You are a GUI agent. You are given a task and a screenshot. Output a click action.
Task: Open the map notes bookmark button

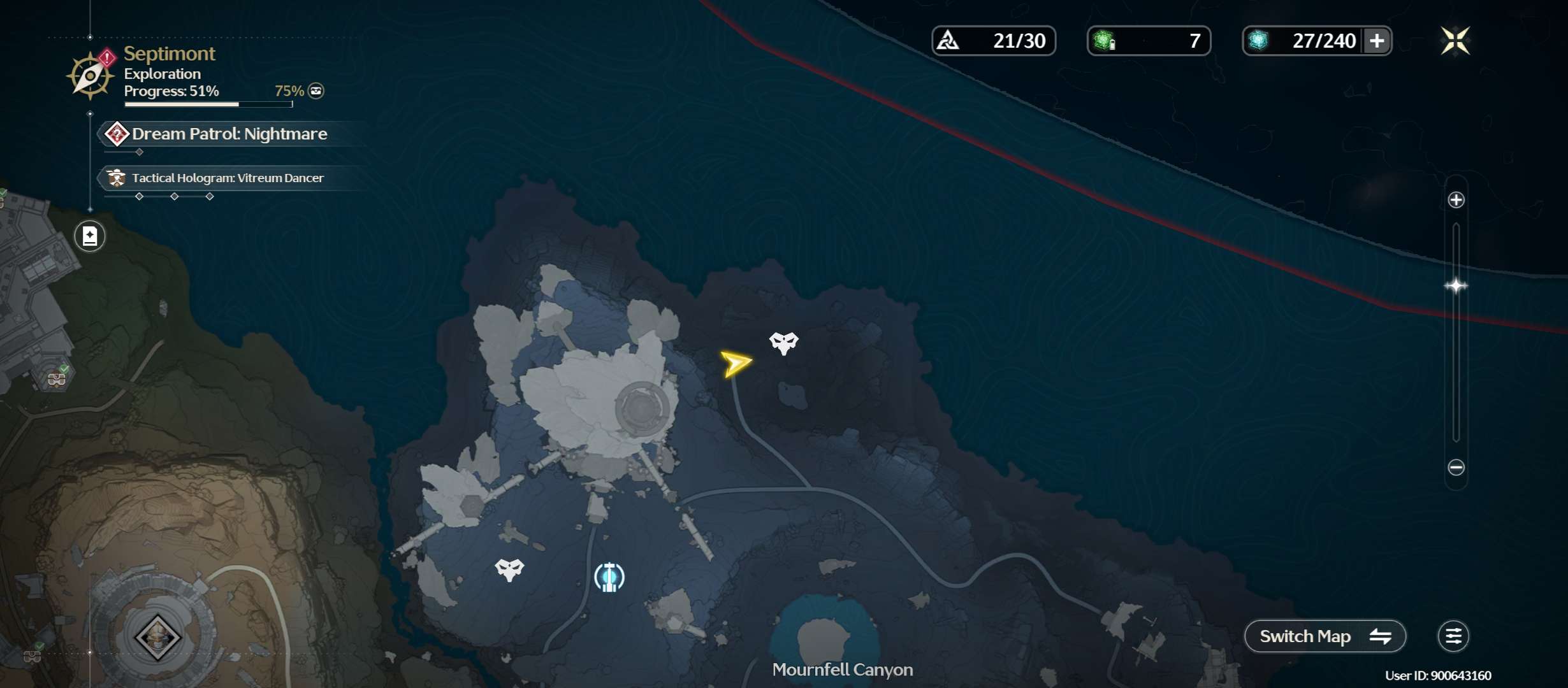90,236
